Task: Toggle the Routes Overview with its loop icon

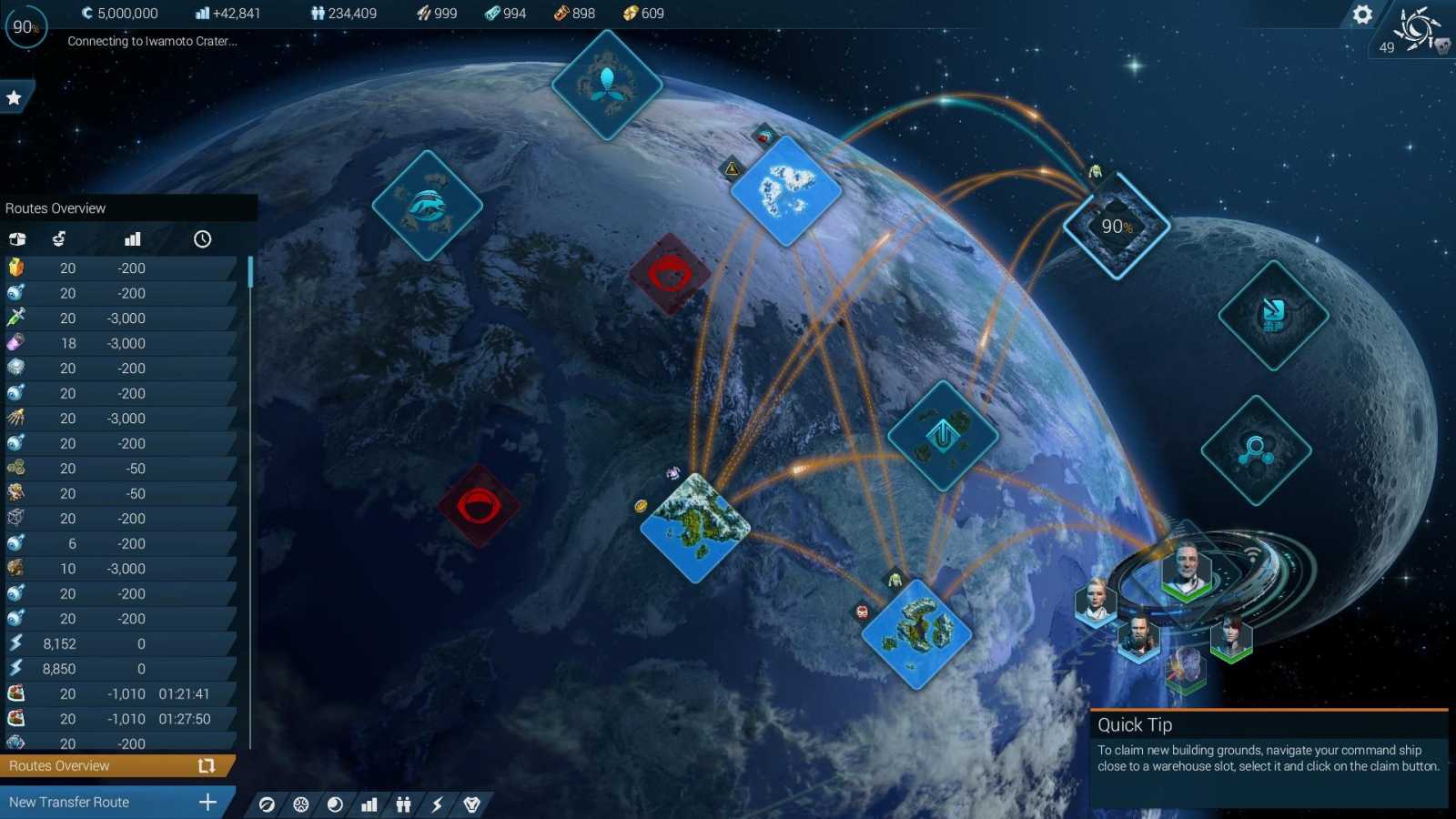Action: 207,765
